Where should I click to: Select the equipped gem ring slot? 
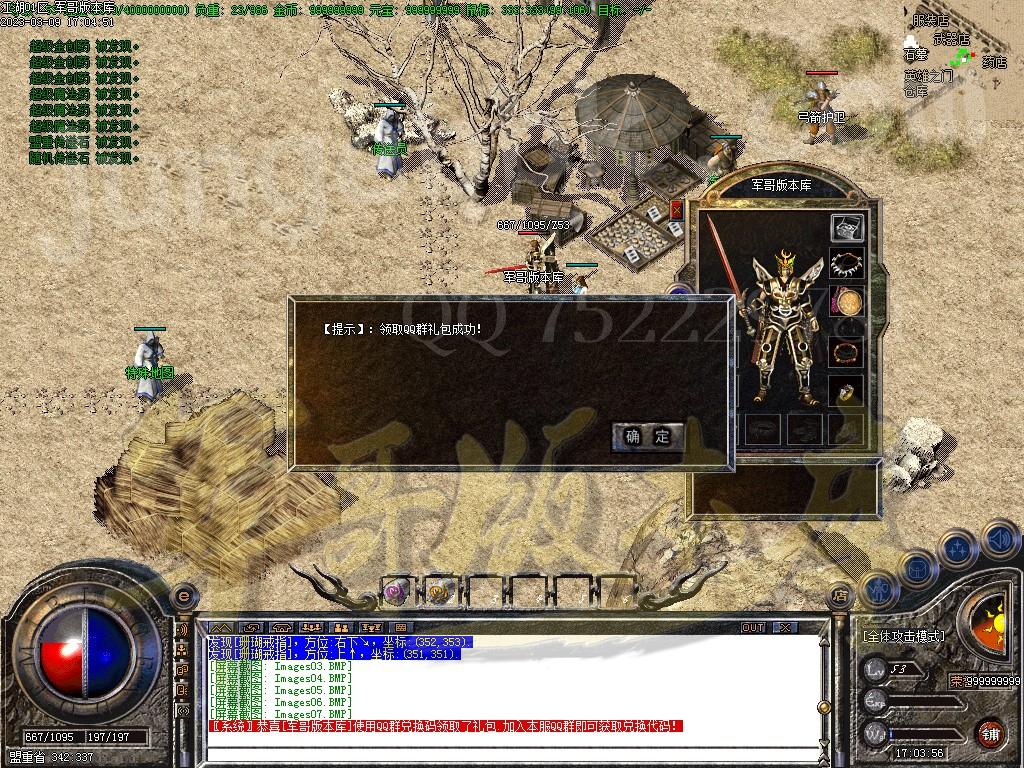(847, 392)
